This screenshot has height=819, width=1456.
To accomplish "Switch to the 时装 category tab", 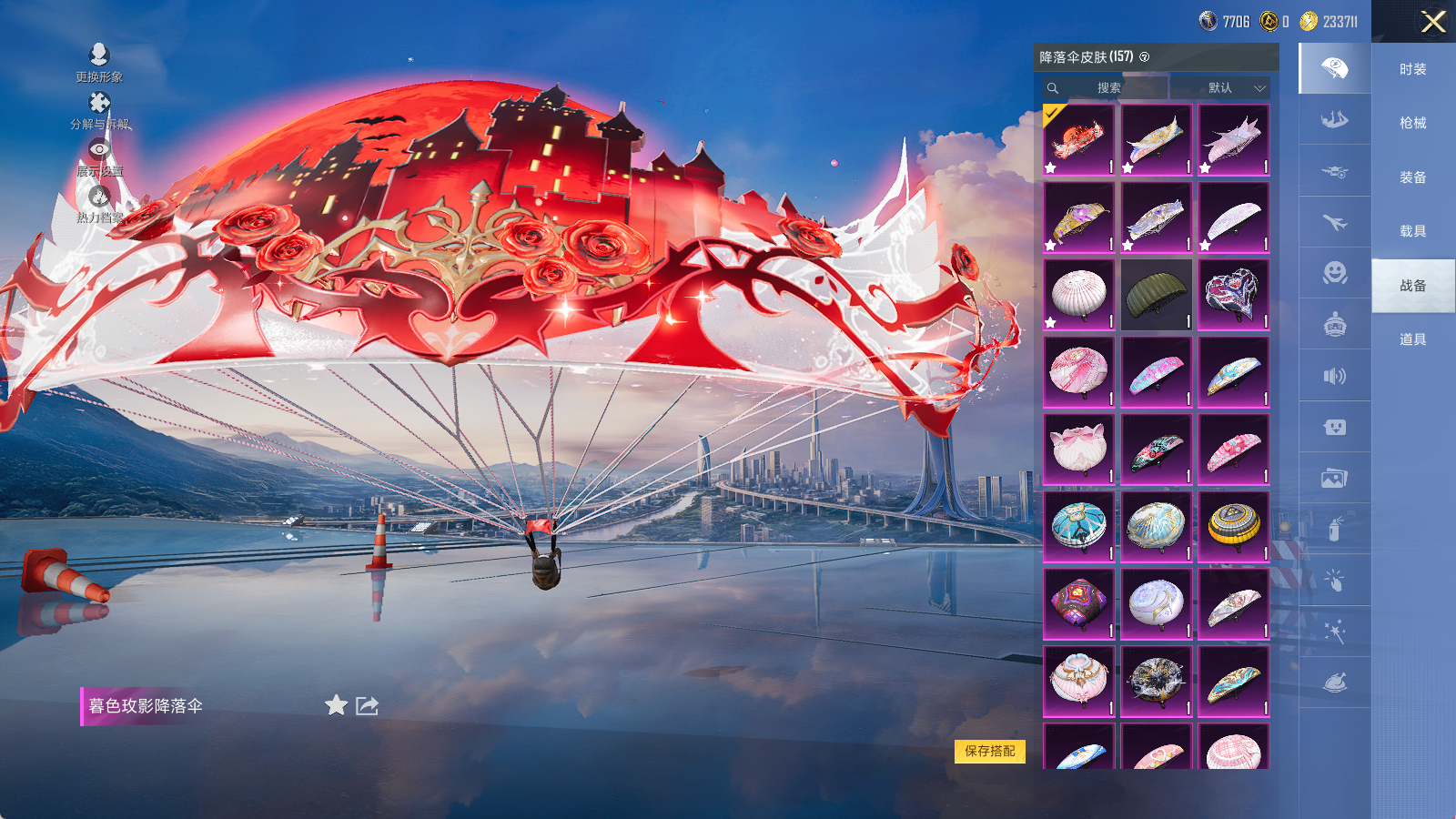I will (1412, 69).
